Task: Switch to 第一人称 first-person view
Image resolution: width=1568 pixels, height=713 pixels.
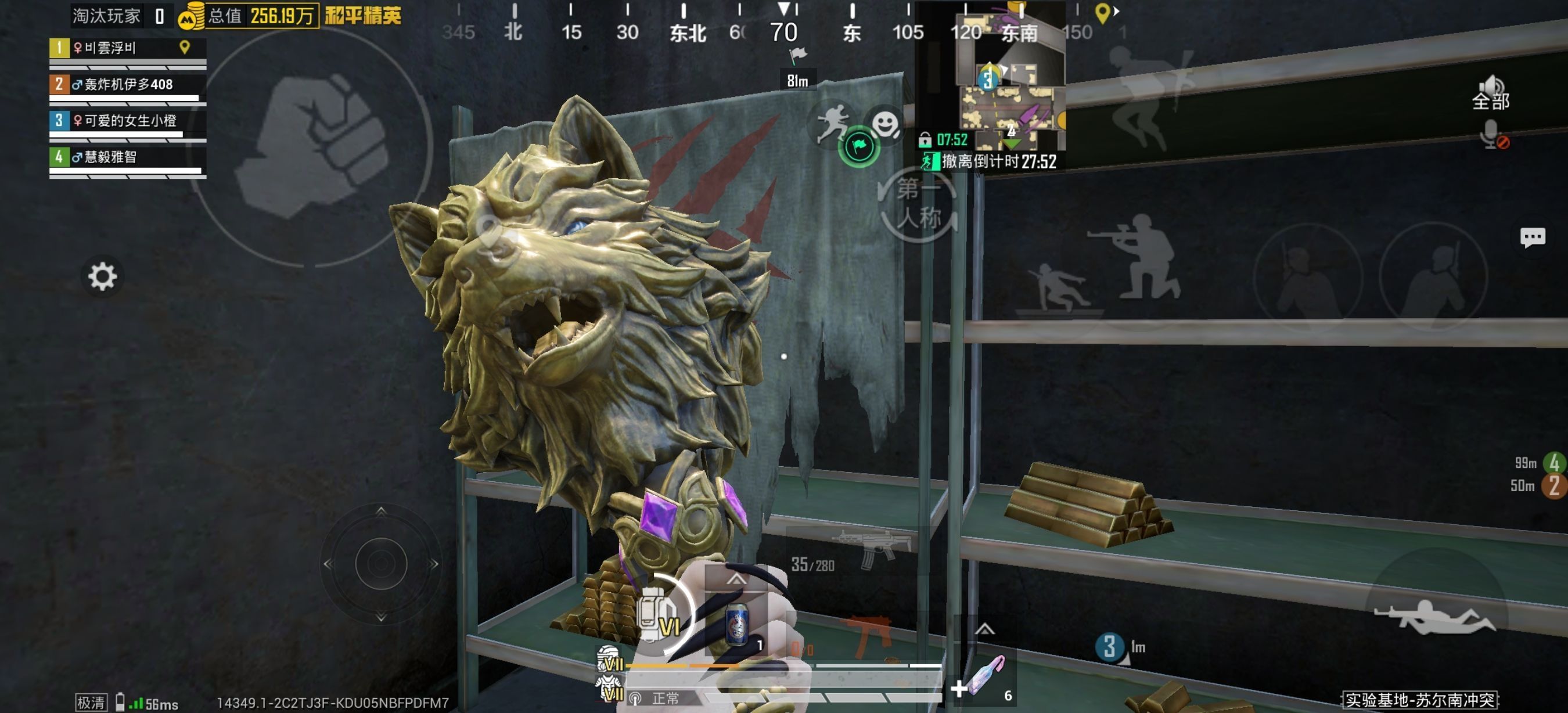Action: [918, 205]
